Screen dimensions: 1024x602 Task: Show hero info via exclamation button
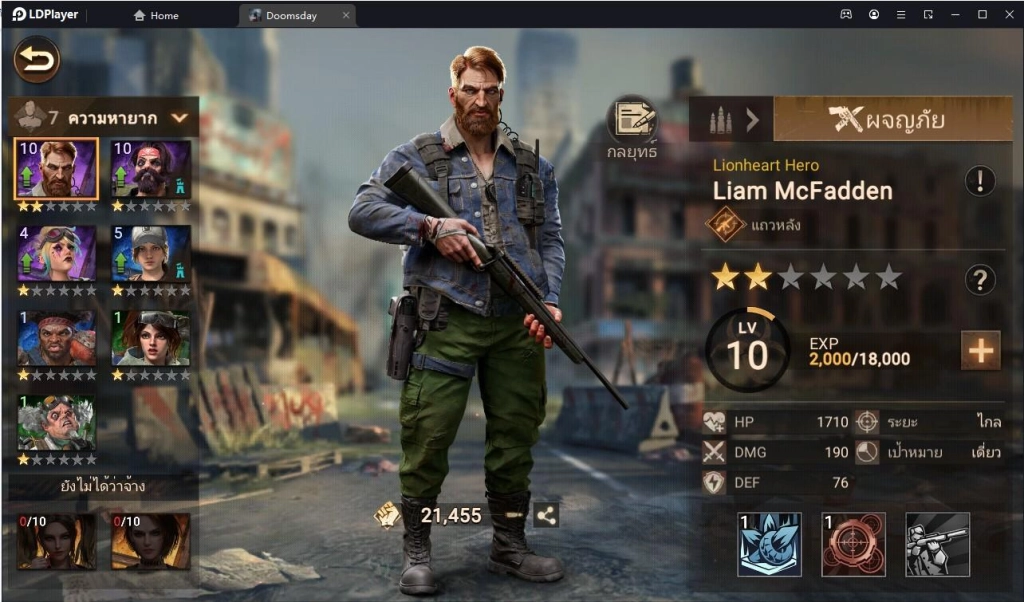point(980,181)
